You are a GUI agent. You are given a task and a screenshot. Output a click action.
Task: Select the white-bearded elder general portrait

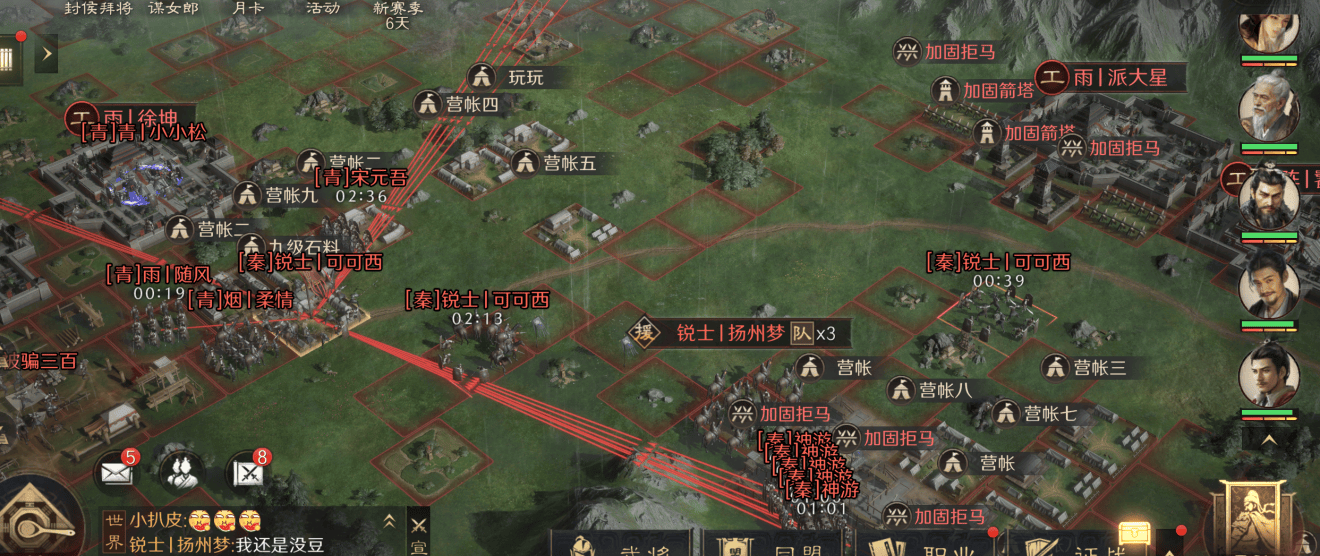pyautogui.click(x=1268, y=108)
